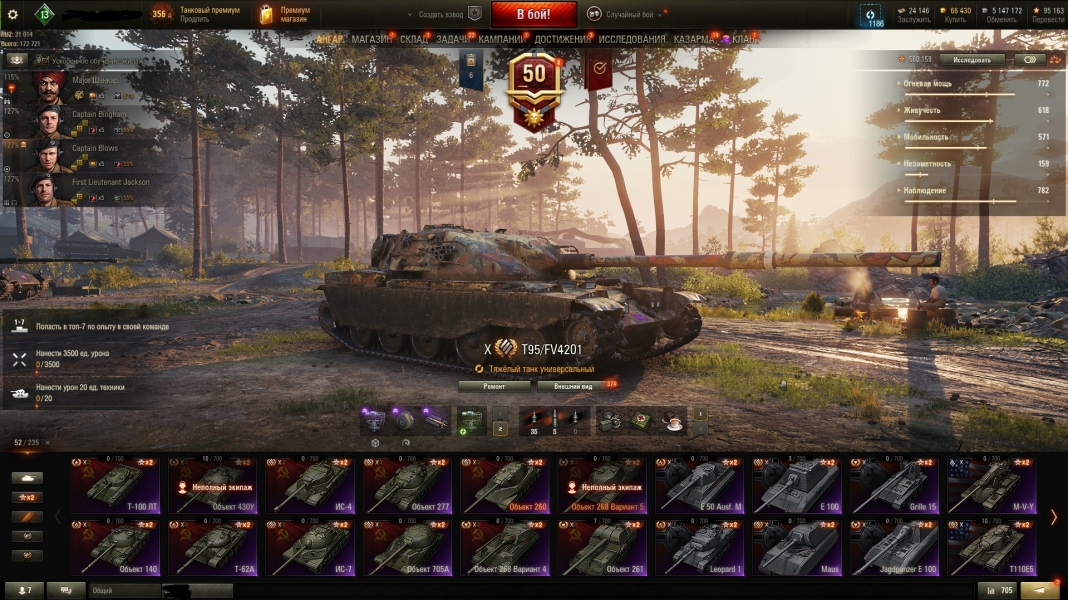Go to the «ДОСТИЖЕНИЯ» tab
This screenshot has width=1068, height=600.
[x=562, y=39]
